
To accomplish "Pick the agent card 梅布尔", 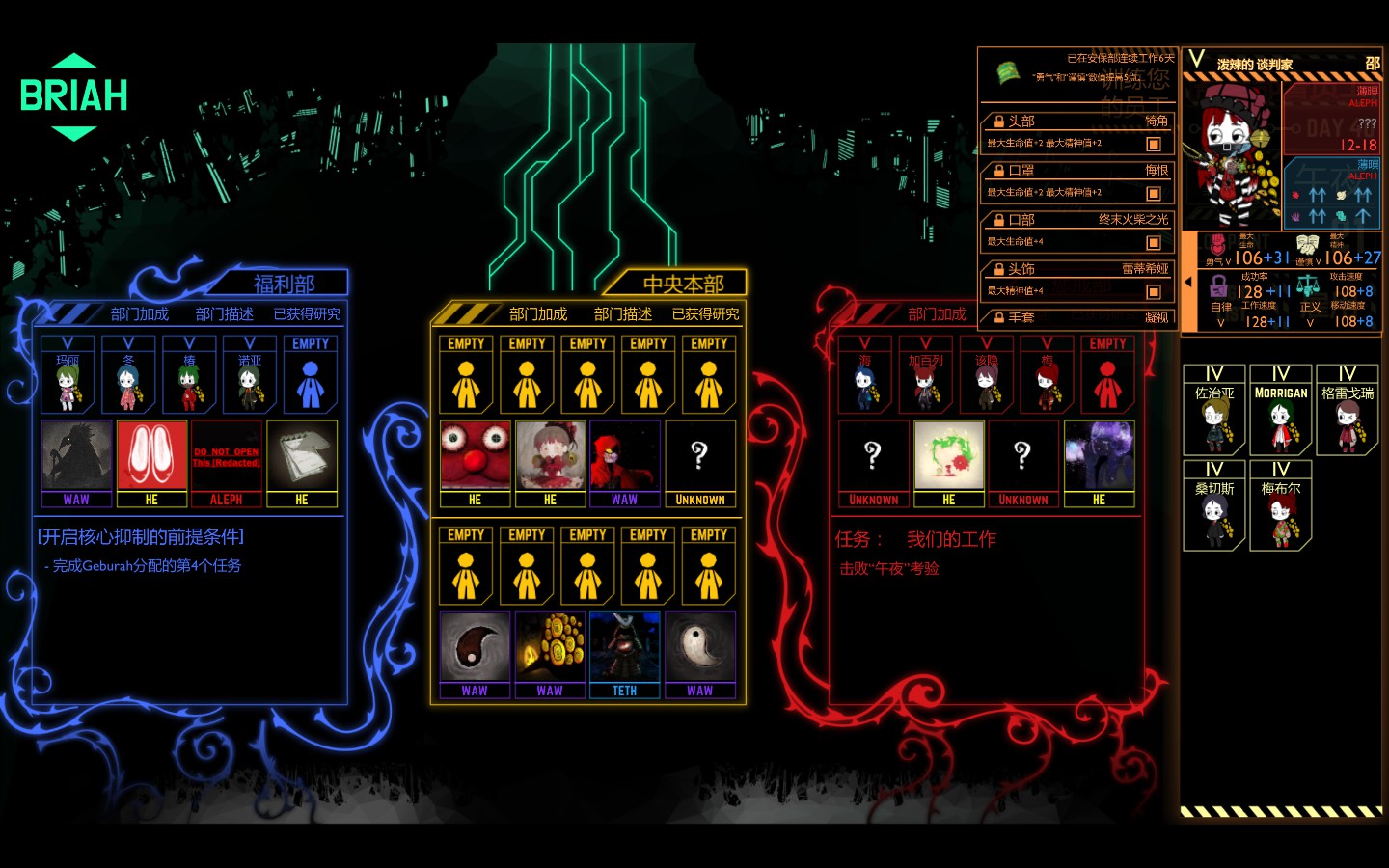I will tap(1280, 505).
